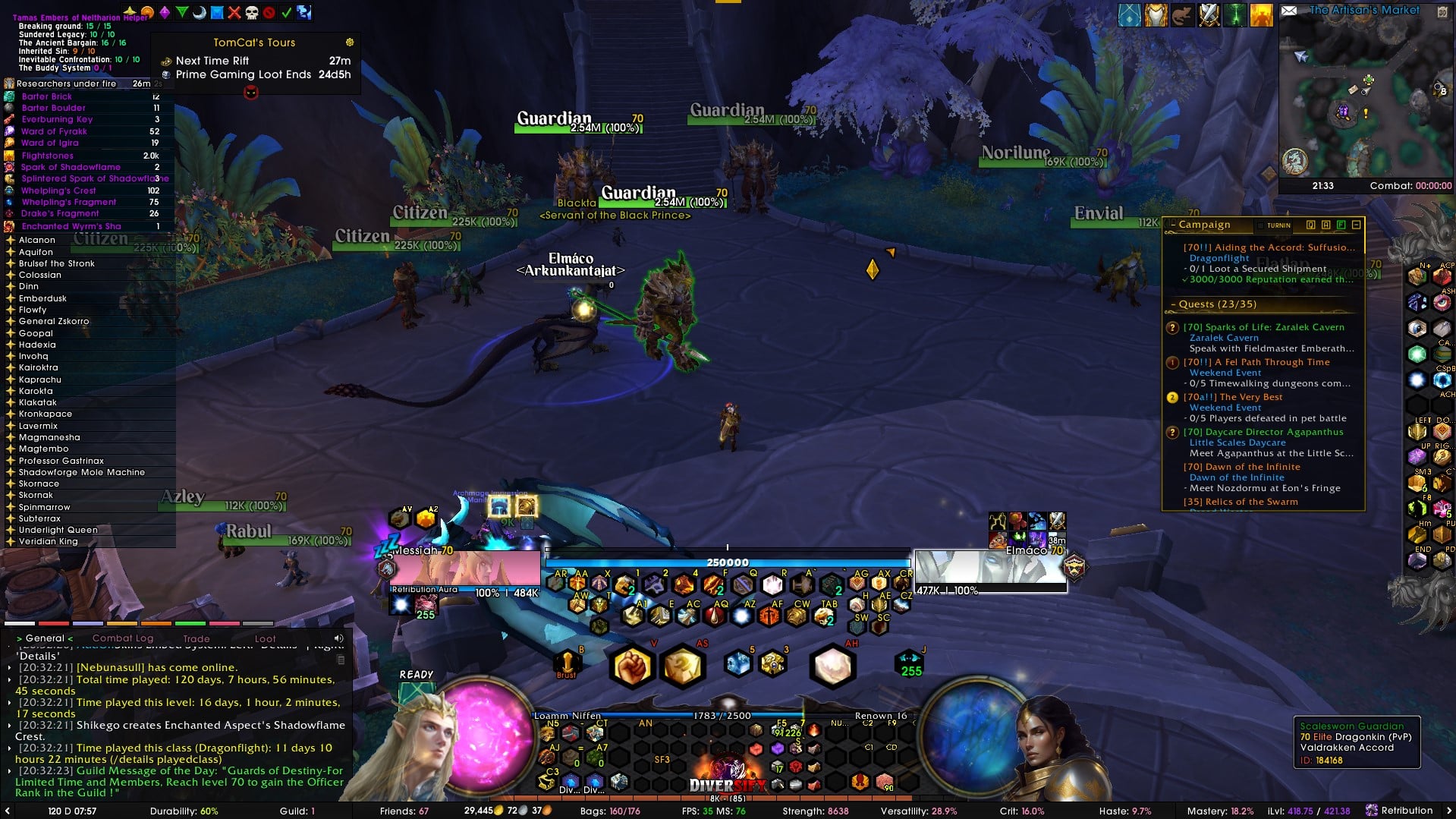The width and height of the screenshot is (1456, 819).
Task: Toggle the chat speaker icon
Action: coord(338,638)
